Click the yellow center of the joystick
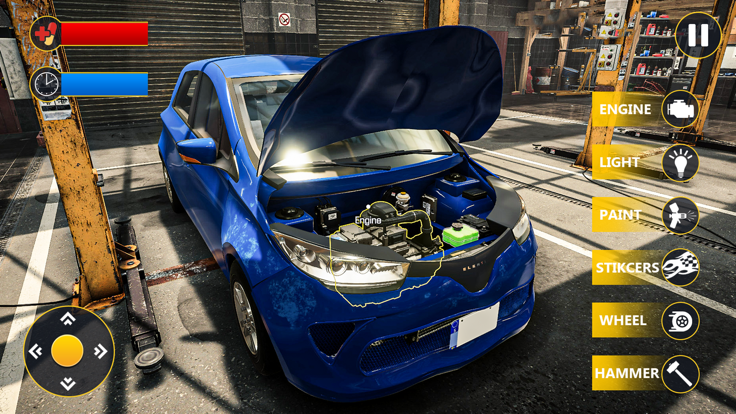This screenshot has height=414, width=736. (68, 351)
